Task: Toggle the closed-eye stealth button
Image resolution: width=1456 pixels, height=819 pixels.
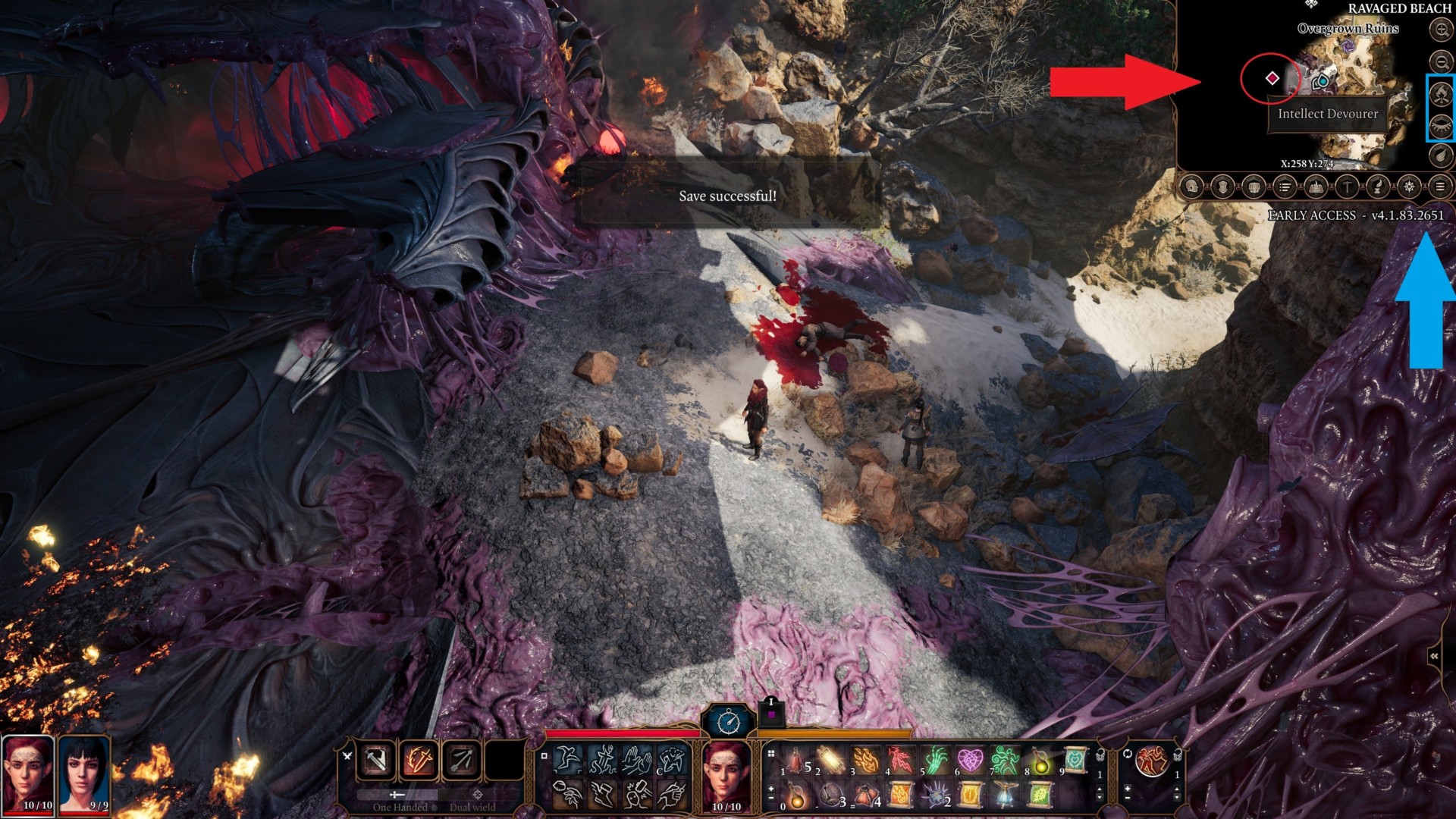Action: point(1440,125)
